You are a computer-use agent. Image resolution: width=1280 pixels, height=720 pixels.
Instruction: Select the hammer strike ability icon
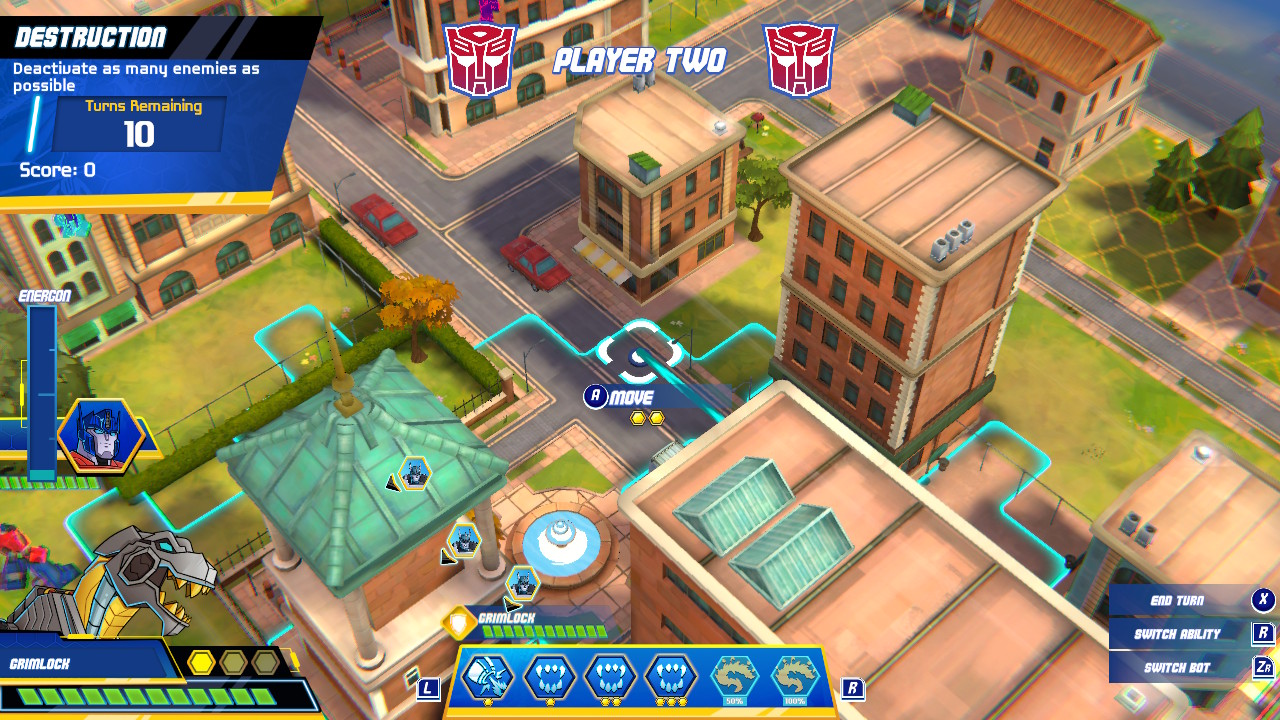click(488, 677)
